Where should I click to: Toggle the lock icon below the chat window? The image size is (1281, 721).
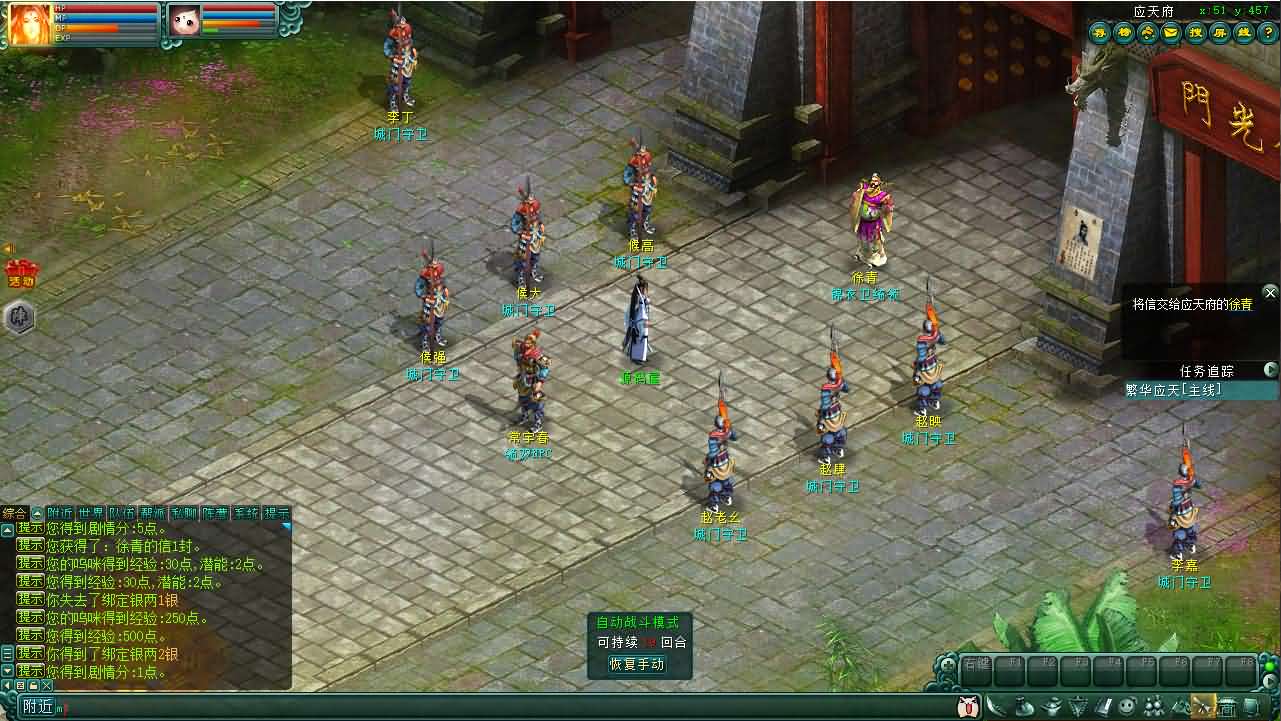point(33,684)
